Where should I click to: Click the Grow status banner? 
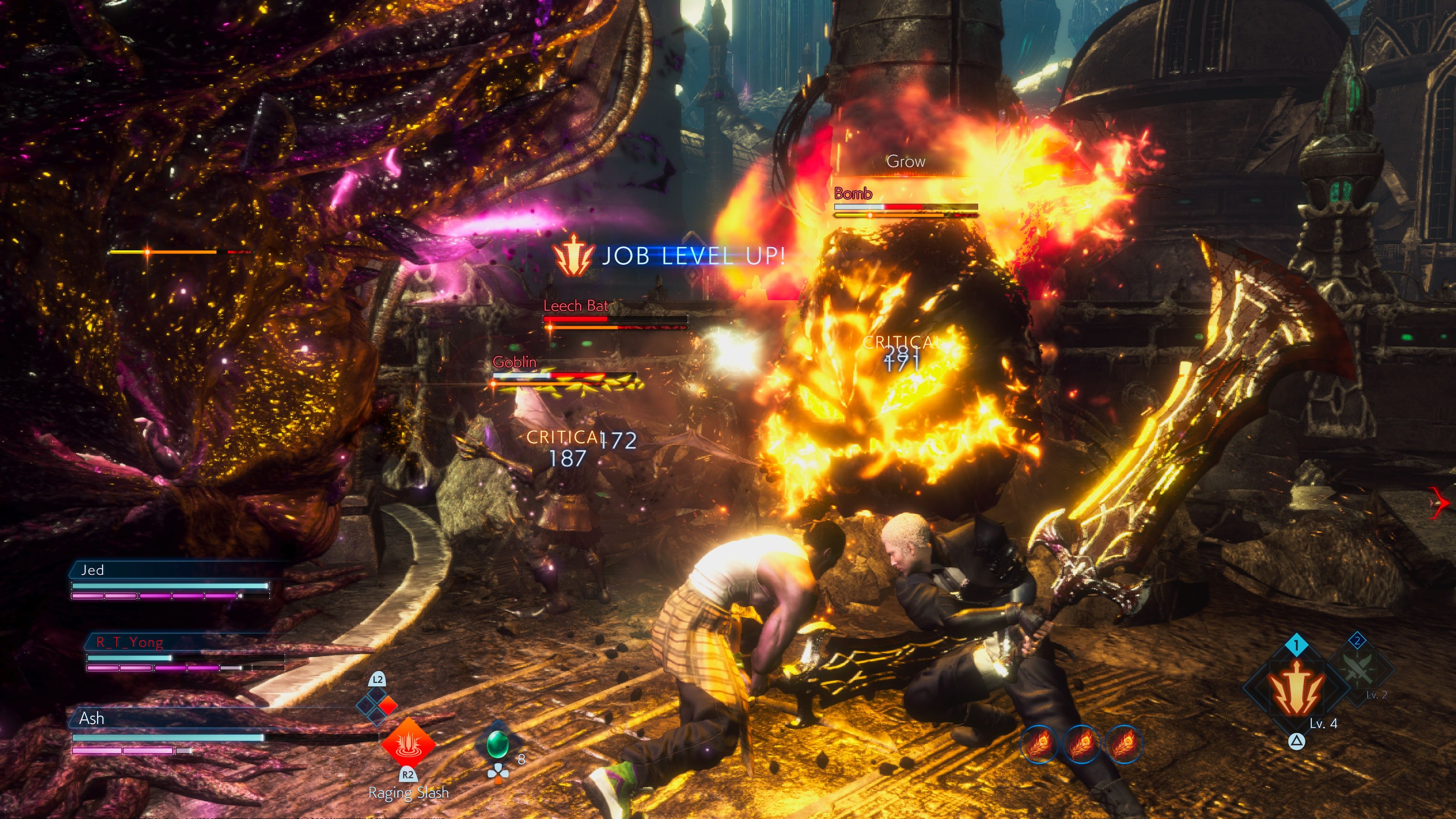[905, 161]
